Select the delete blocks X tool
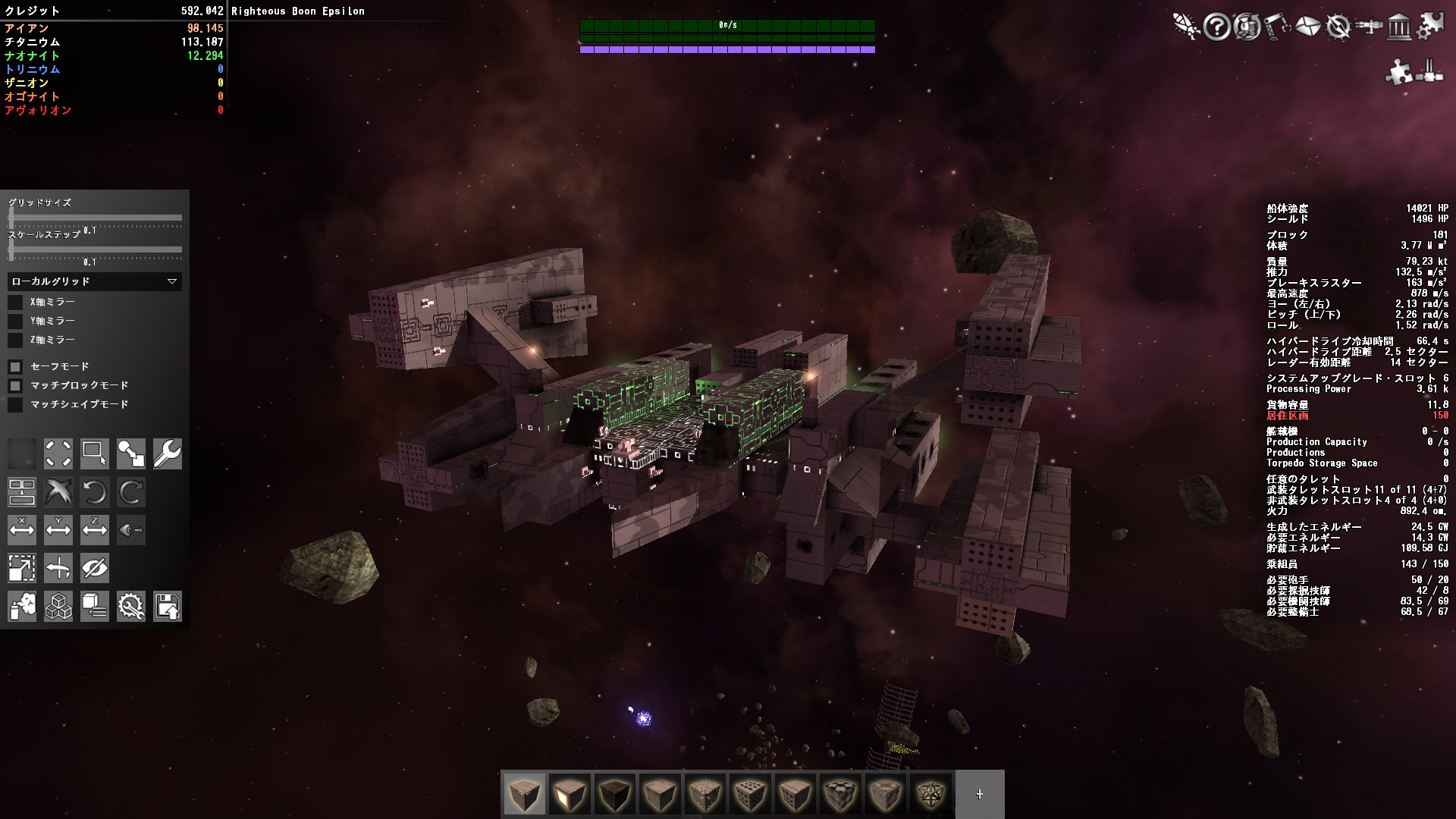1456x819 pixels. [58, 493]
